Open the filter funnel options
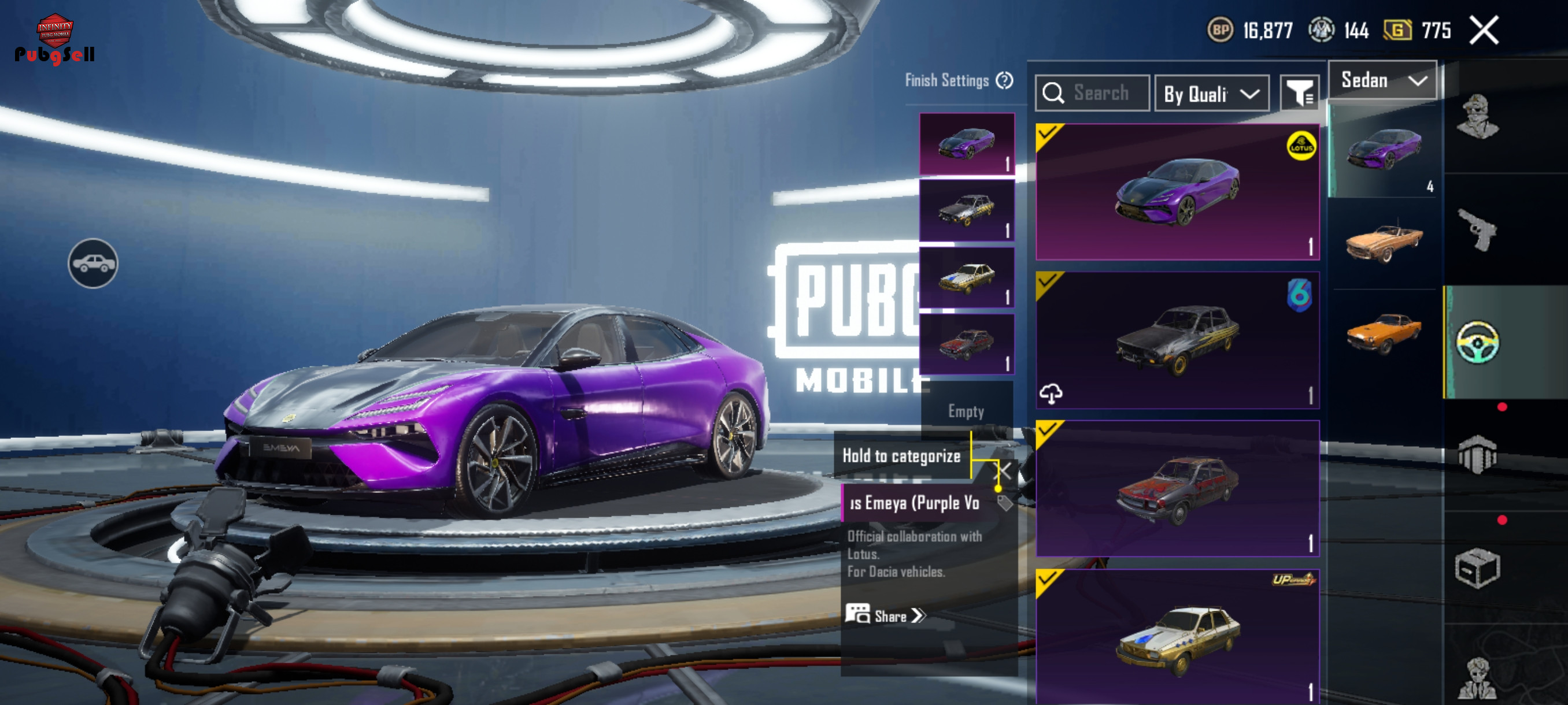This screenshot has width=1568, height=705. point(1299,93)
